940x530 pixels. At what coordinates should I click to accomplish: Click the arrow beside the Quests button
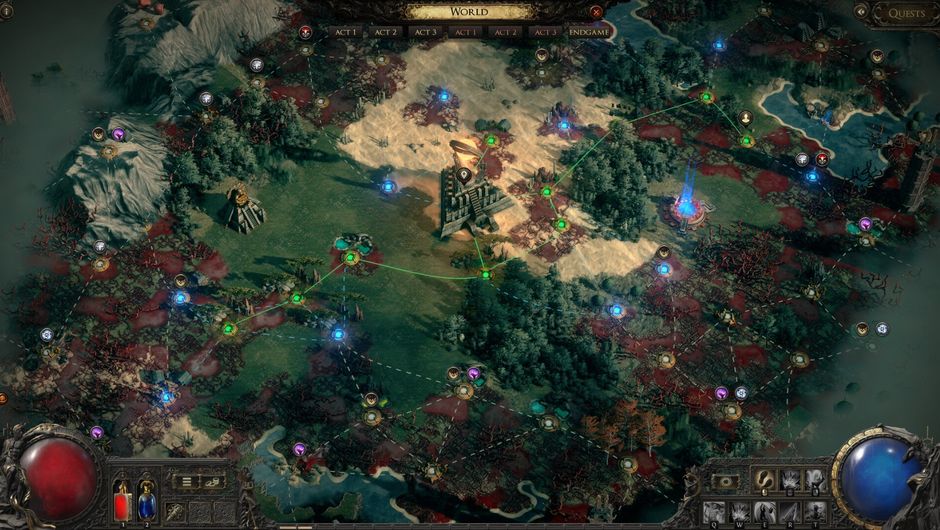tap(861, 11)
